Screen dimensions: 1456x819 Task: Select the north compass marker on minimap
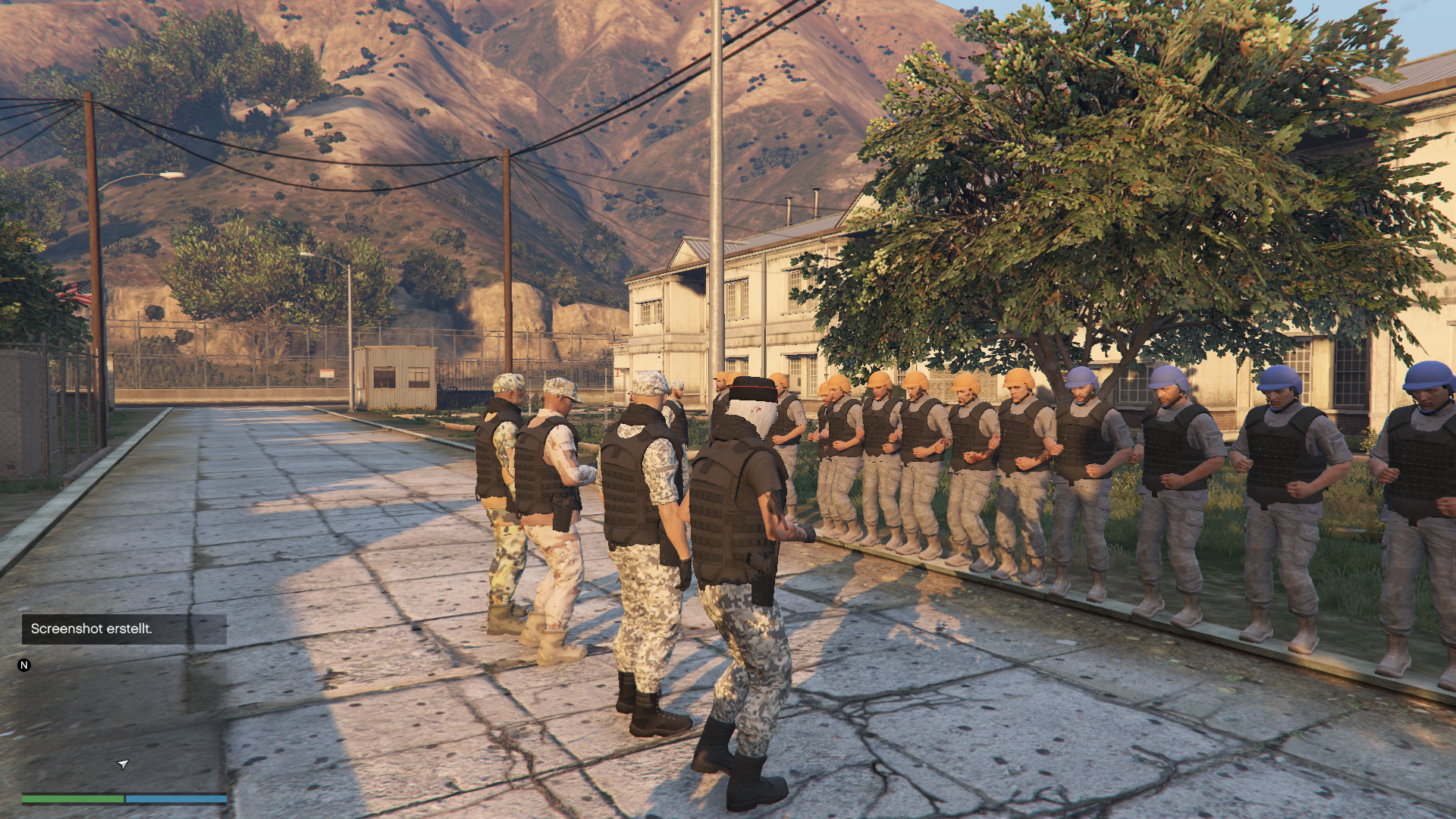[24, 665]
